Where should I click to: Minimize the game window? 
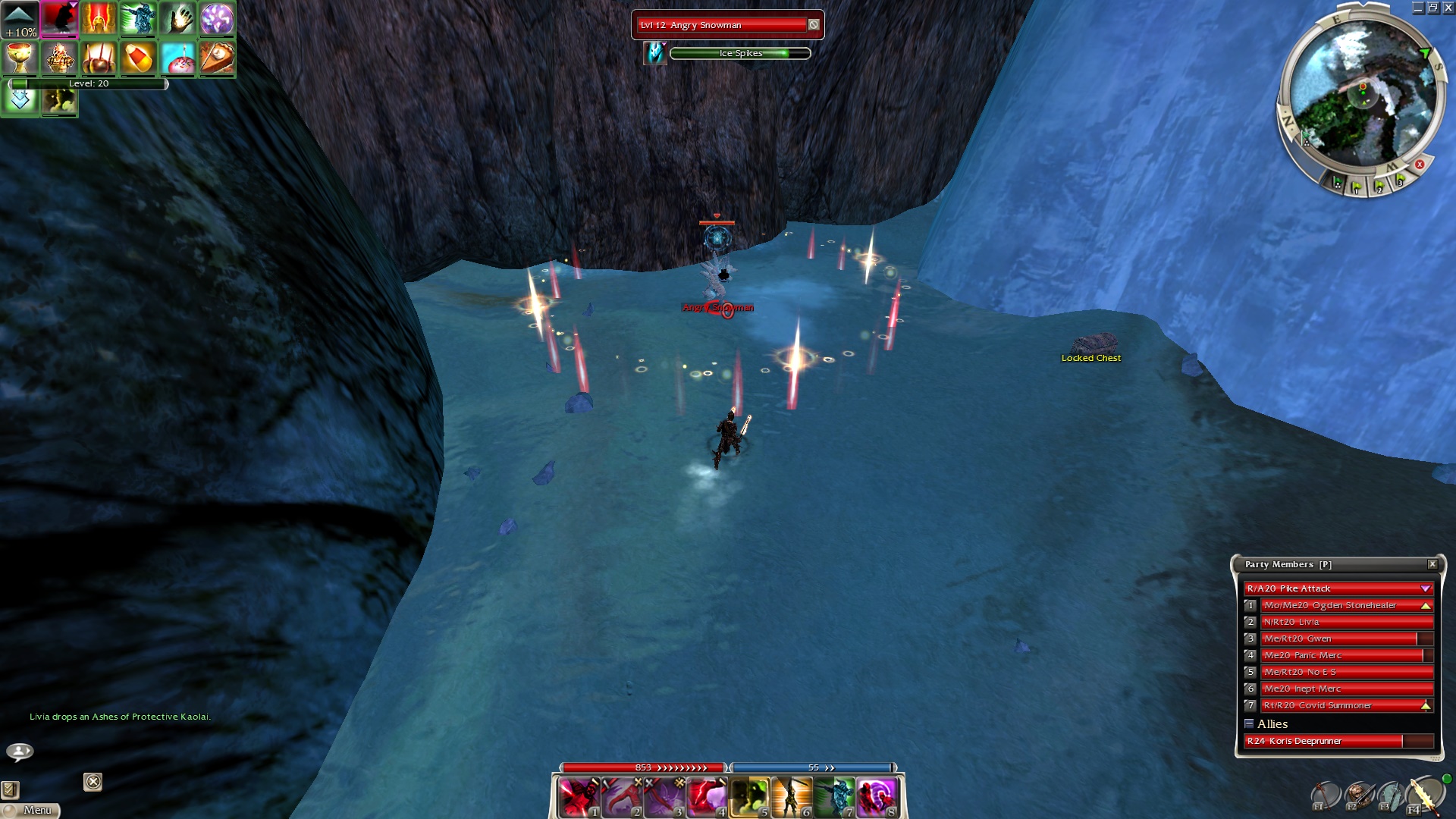(1417, 8)
